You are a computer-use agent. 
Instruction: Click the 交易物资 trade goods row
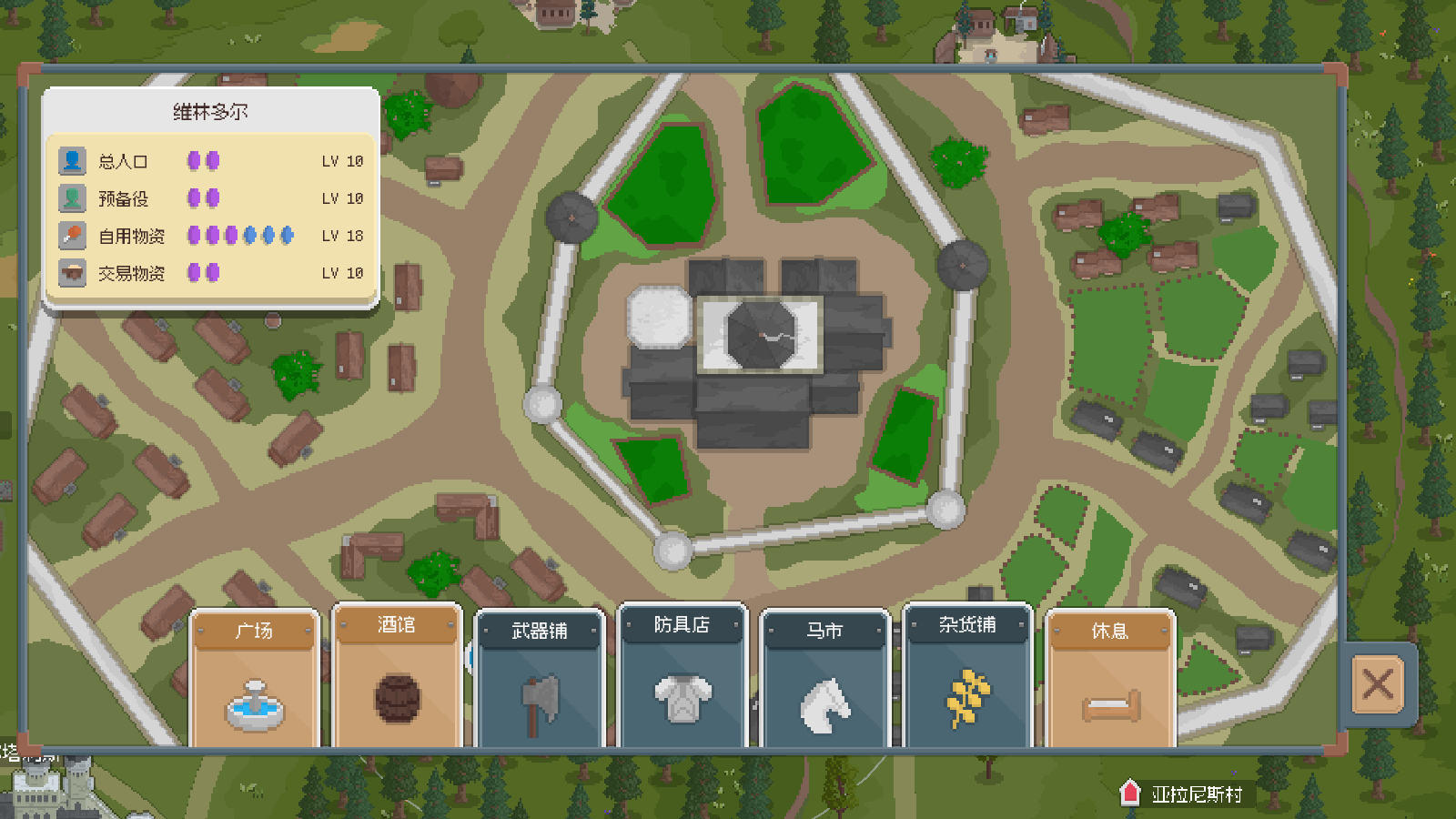point(211,273)
